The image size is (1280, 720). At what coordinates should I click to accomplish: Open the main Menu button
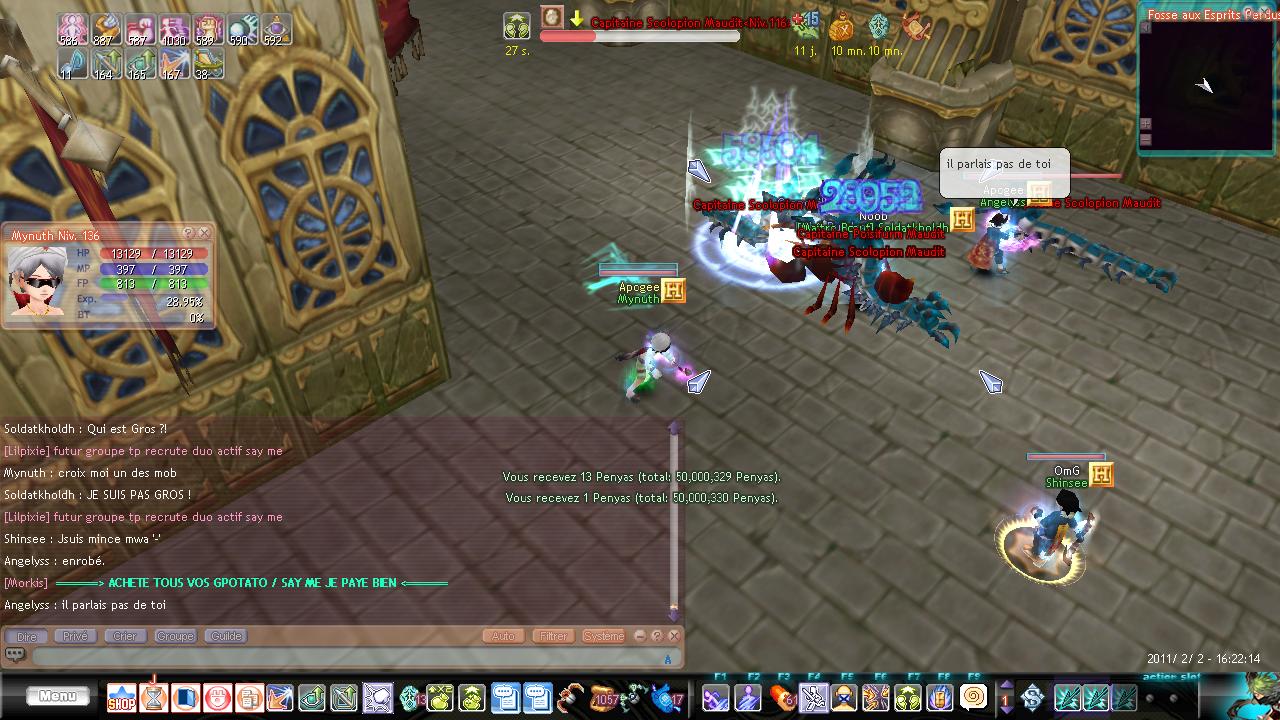click(58, 696)
